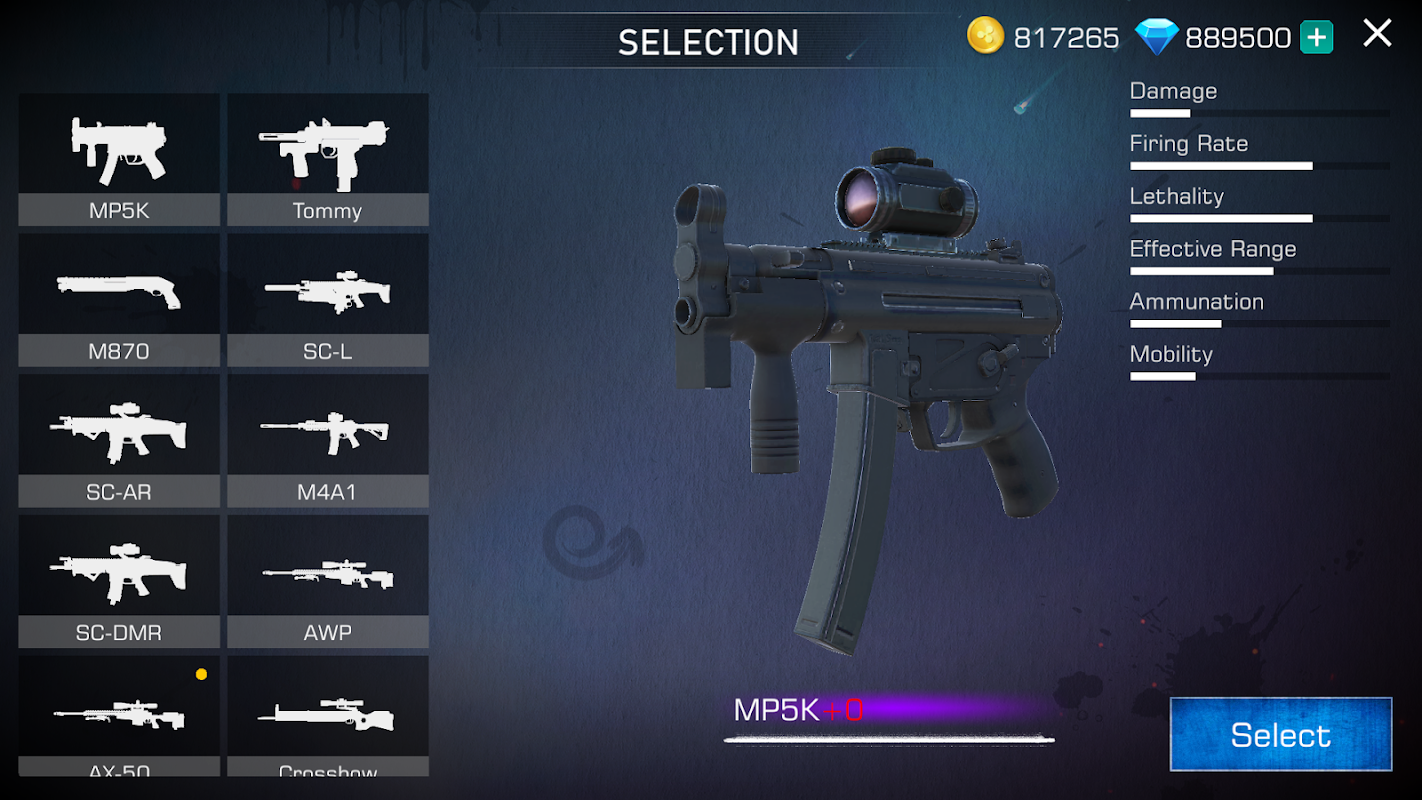Select the MP5K weapon tile
Image resolution: width=1422 pixels, height=800 pixels.
pyautogui.click(x=119, y=159)
